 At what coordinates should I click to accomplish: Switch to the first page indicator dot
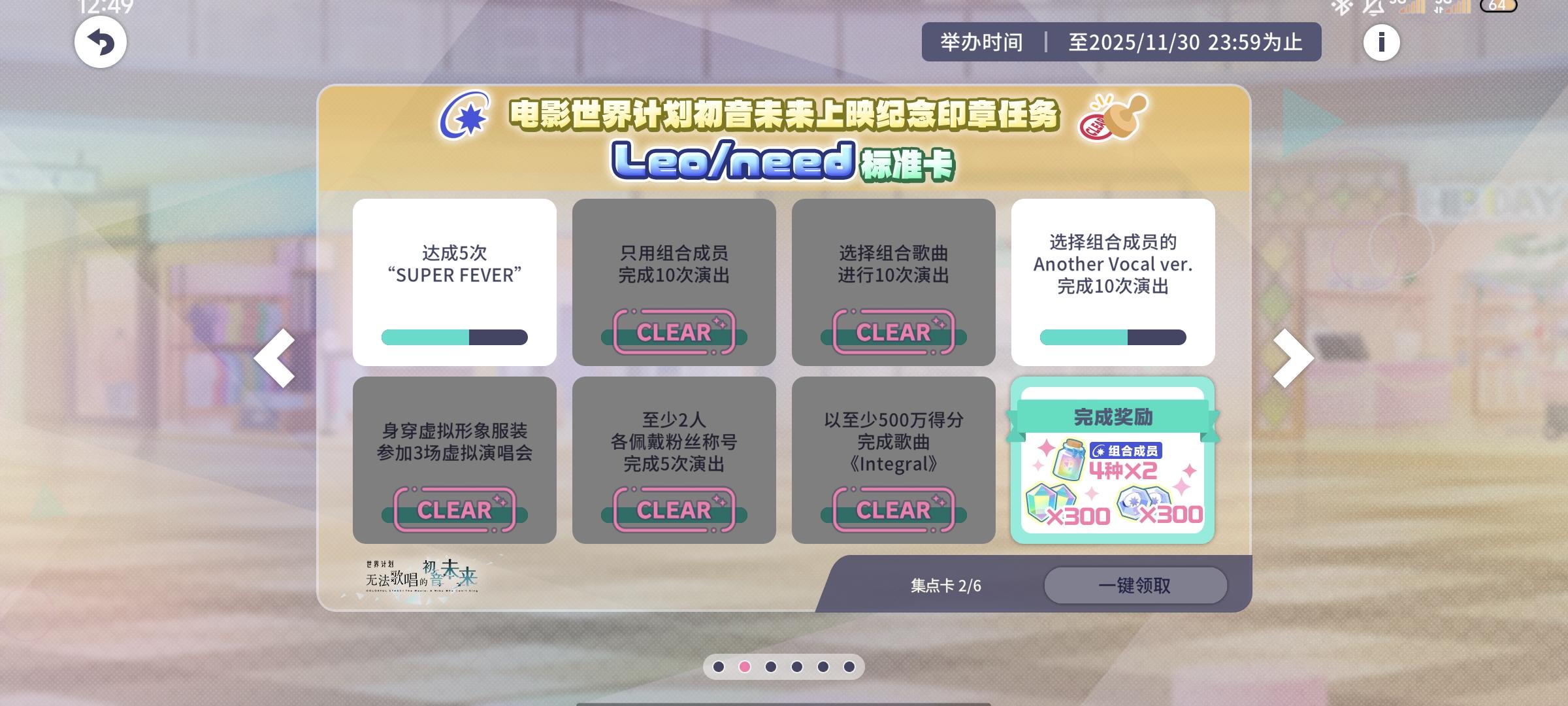pyautogui.click(x=720, y=667)
